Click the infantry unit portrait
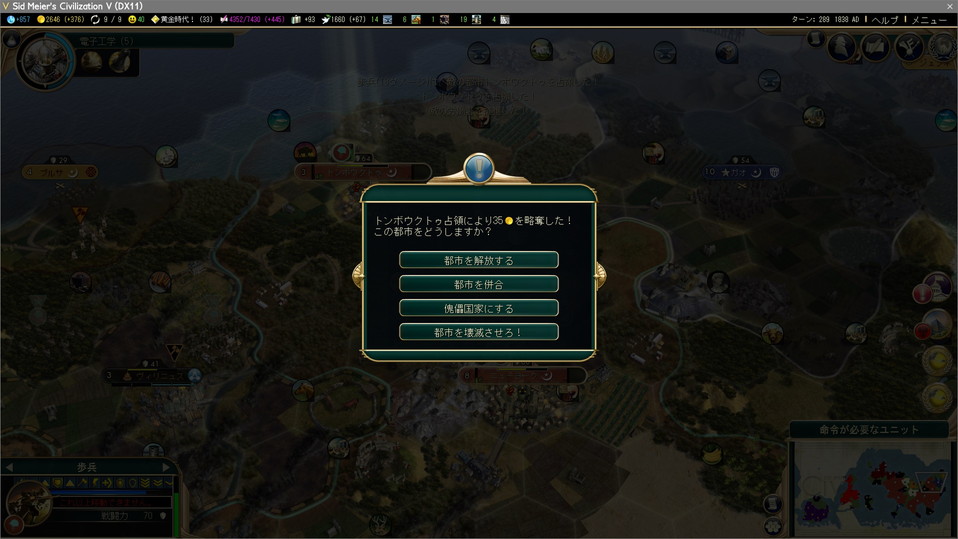Viewport: 958px width, 539px height. click(30, 497)
